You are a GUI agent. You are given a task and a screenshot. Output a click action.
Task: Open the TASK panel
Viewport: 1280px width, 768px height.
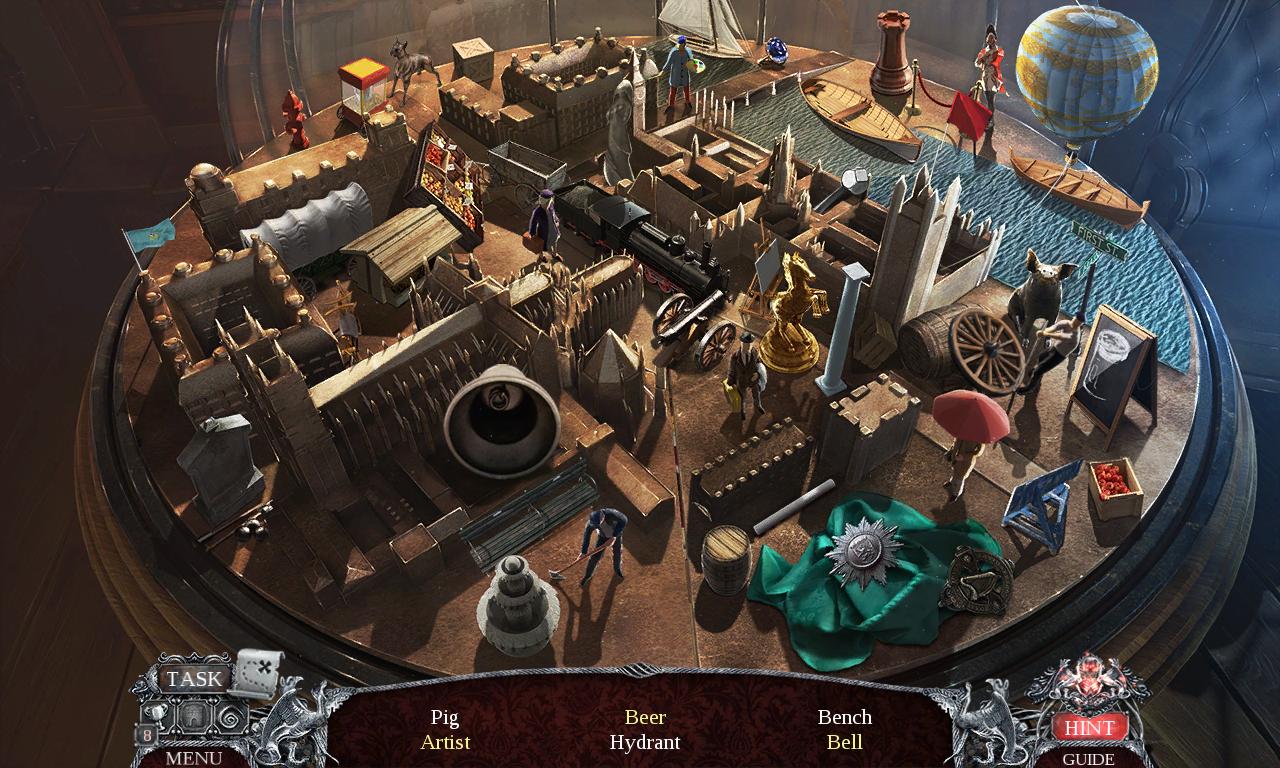[193, 679]
